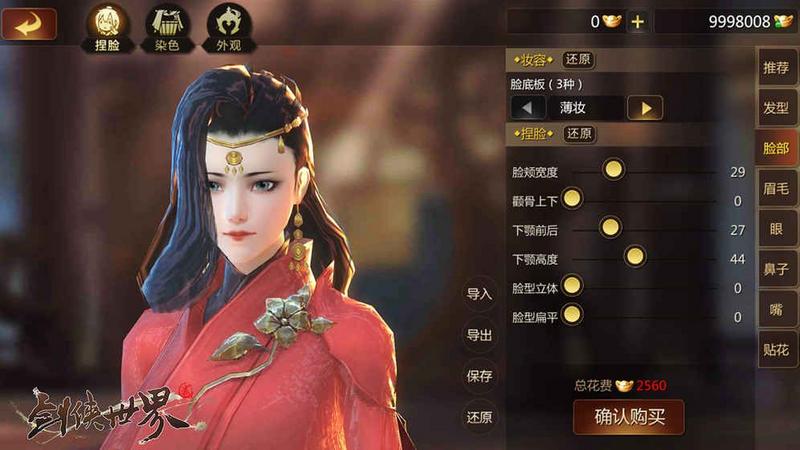This screenshot has width=800, height=450.
Task: Save the face with 保存
Action: pos(479,376)
